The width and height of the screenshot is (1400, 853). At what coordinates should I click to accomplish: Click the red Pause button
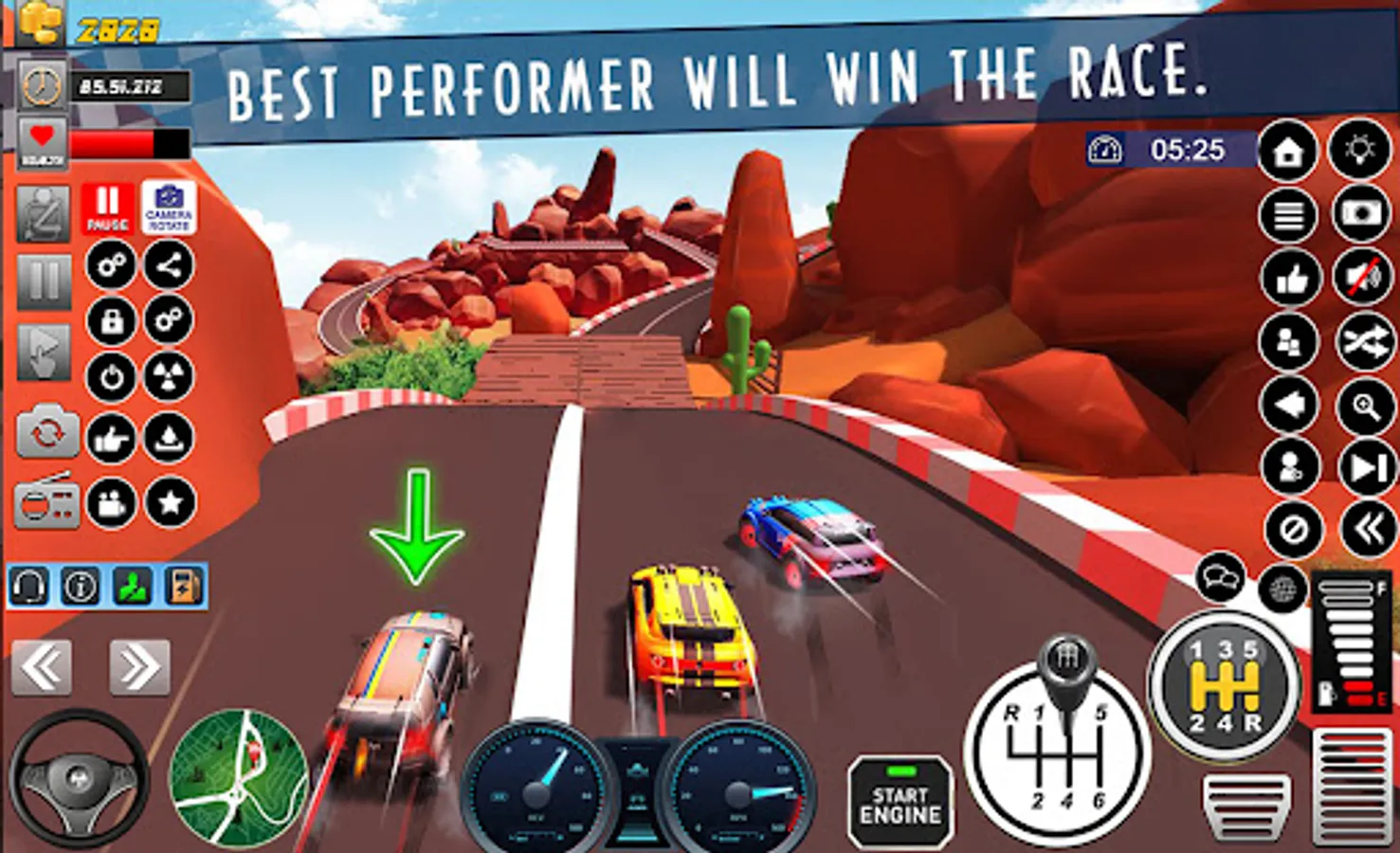click(x=107, y=207)
